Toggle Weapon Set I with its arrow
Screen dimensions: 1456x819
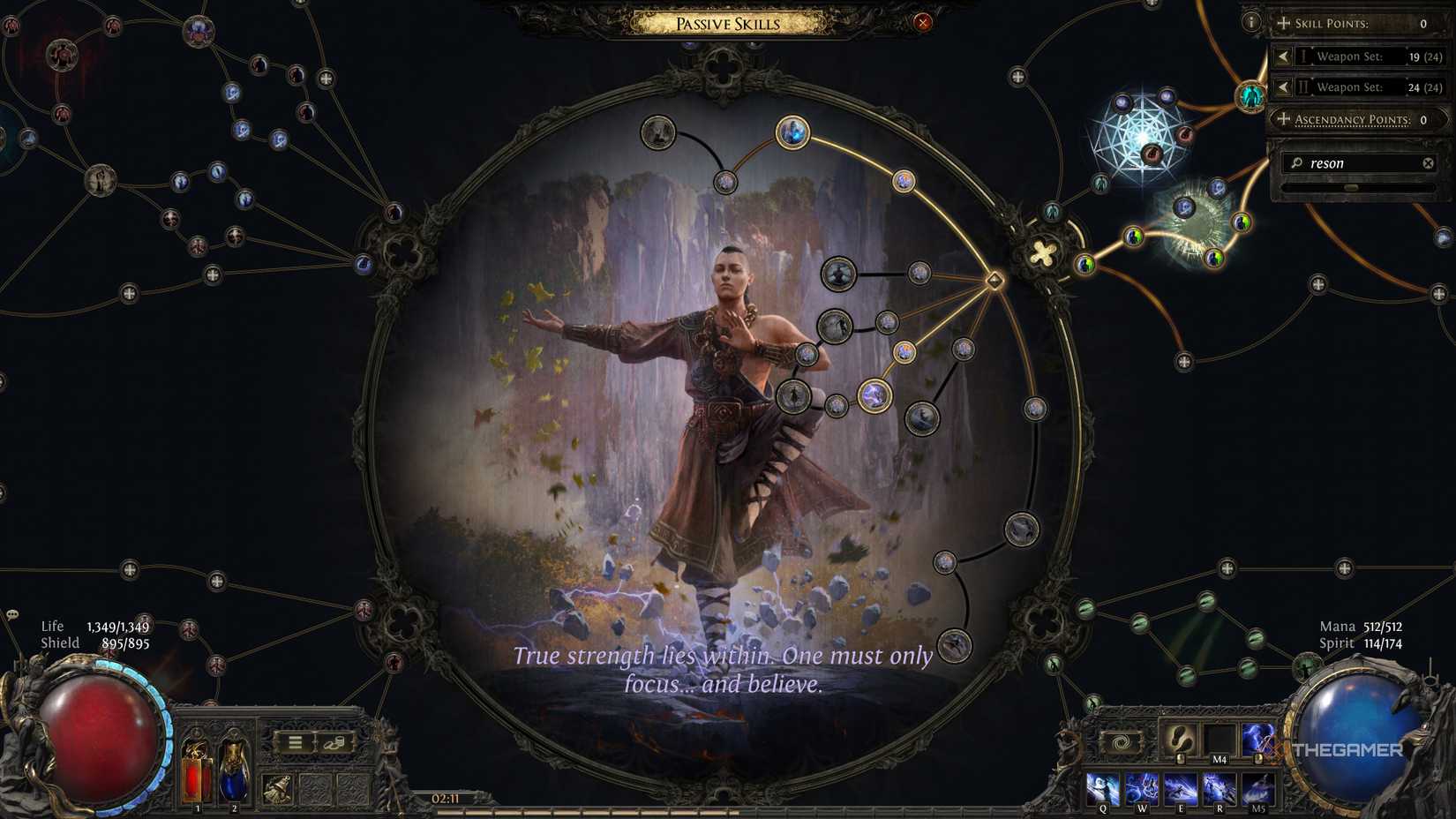coord(1283,56)
